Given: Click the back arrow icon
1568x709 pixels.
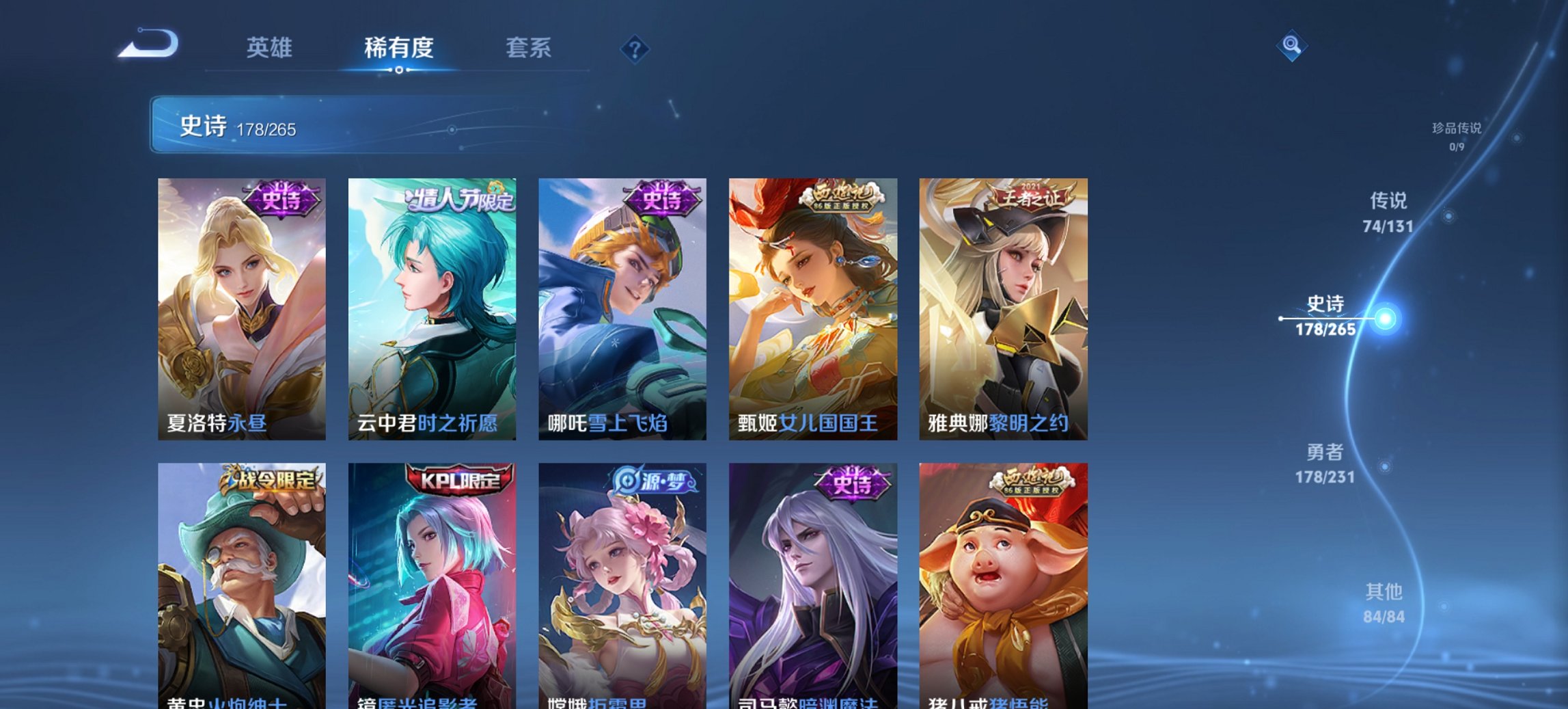Looking at the screenshot, I should click(x=146, y=42).
